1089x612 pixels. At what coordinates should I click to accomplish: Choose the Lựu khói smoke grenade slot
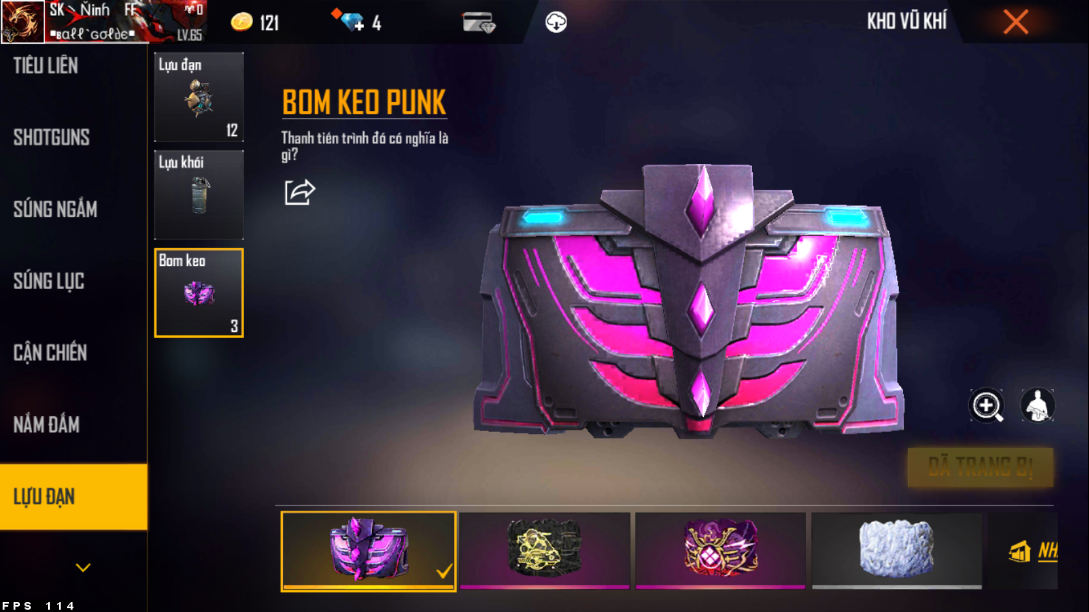click(198, 195)
